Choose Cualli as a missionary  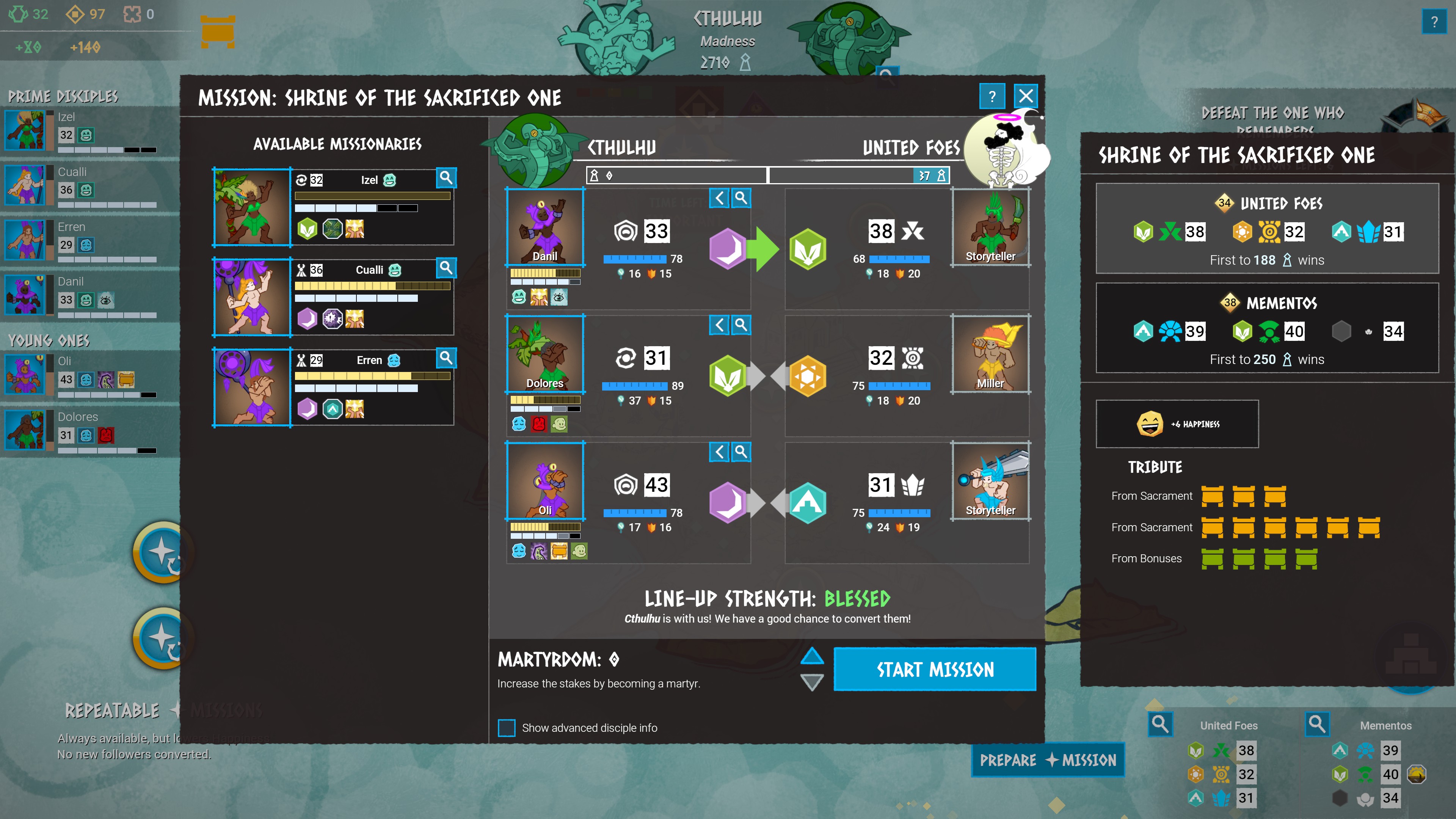coord(252,297)
